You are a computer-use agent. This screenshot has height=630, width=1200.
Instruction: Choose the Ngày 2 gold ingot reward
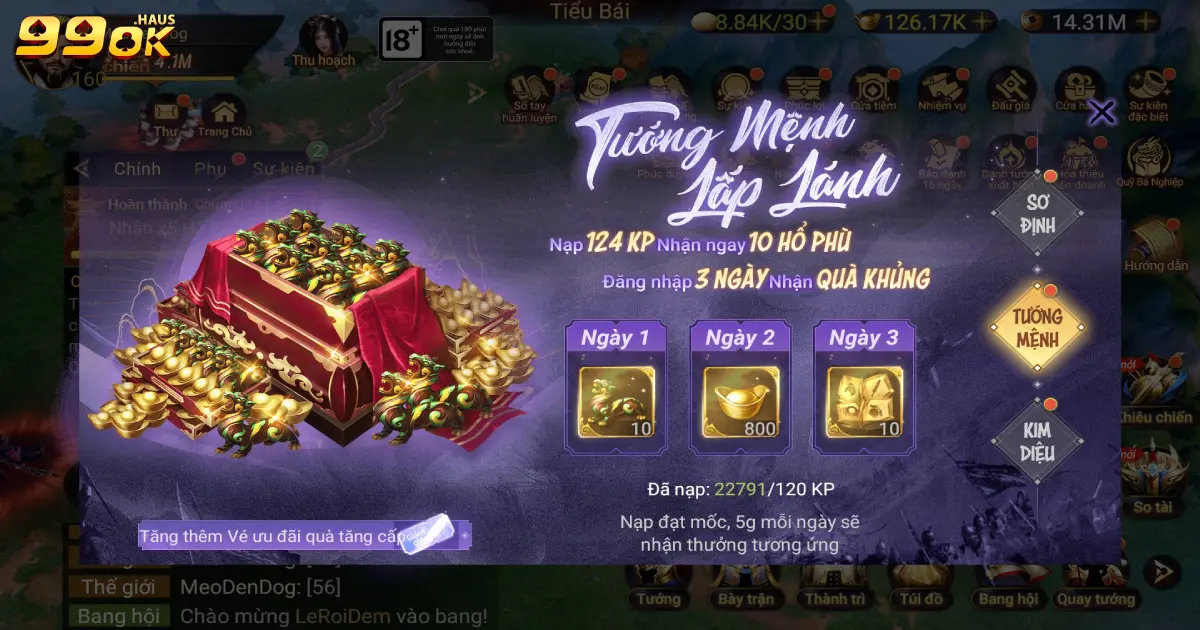[740, 403]
